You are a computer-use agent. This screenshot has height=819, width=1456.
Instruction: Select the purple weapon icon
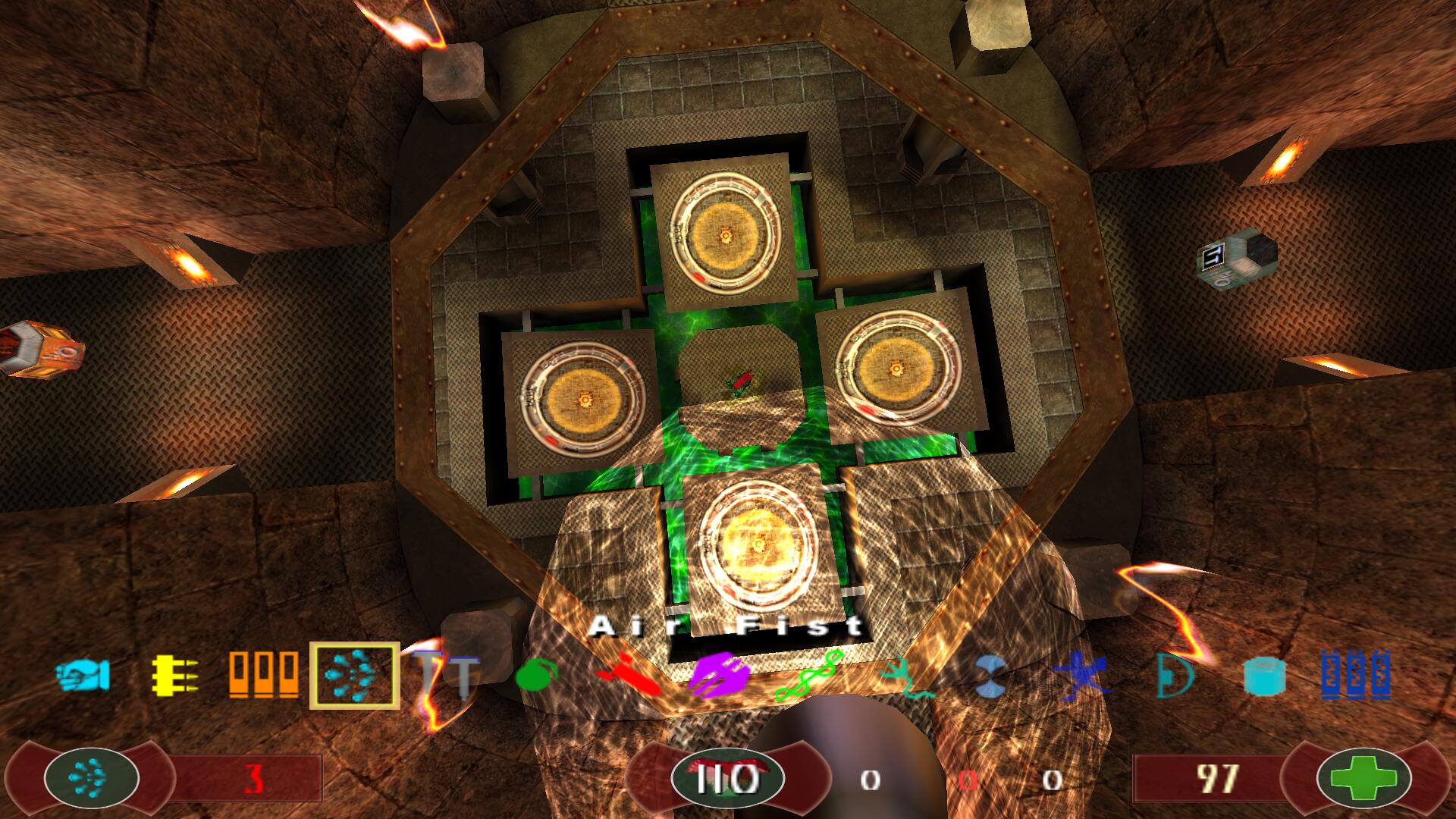click(x=720, y=673)
